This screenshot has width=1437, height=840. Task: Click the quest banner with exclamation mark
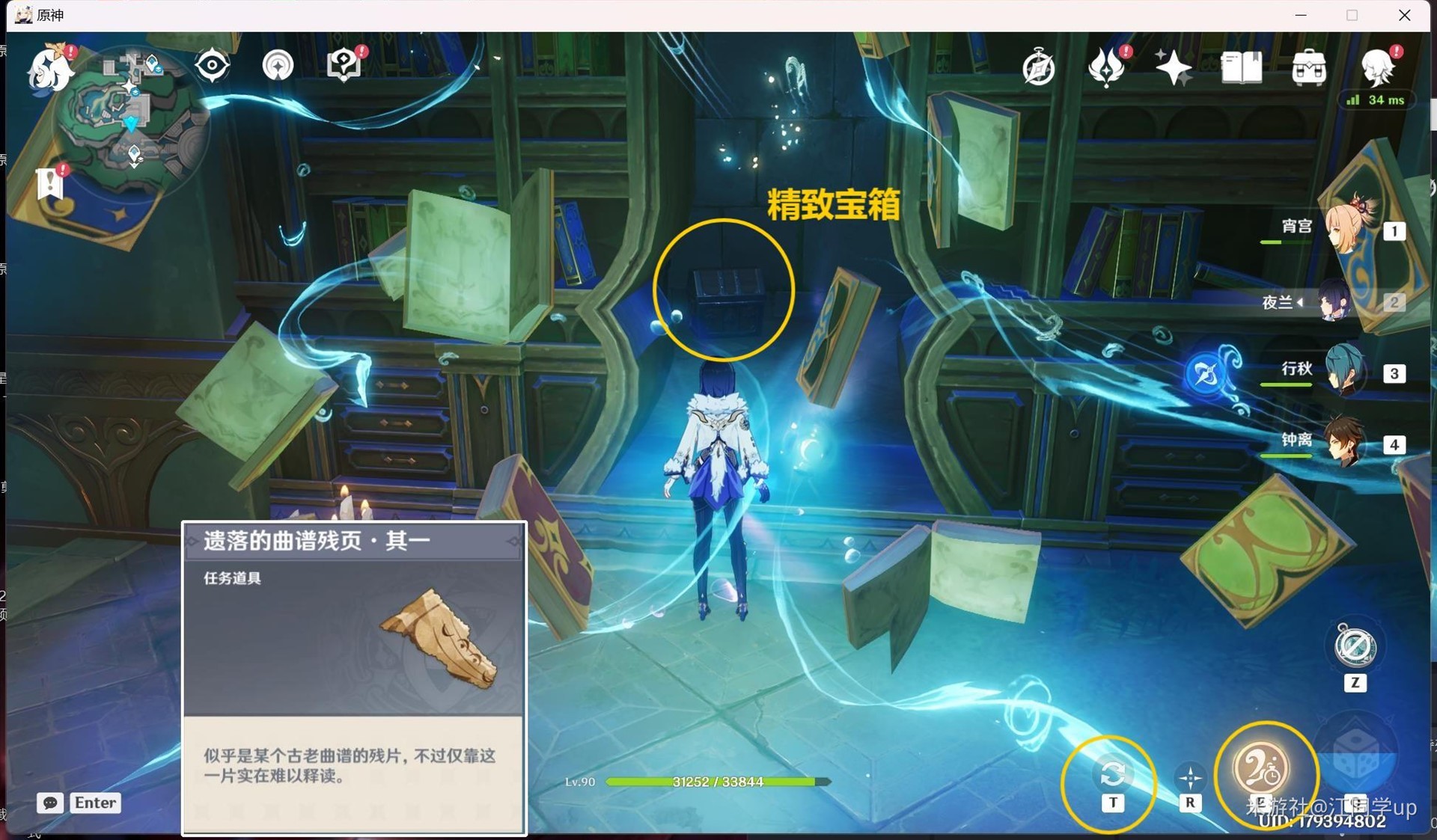click(x=49, y=182)
